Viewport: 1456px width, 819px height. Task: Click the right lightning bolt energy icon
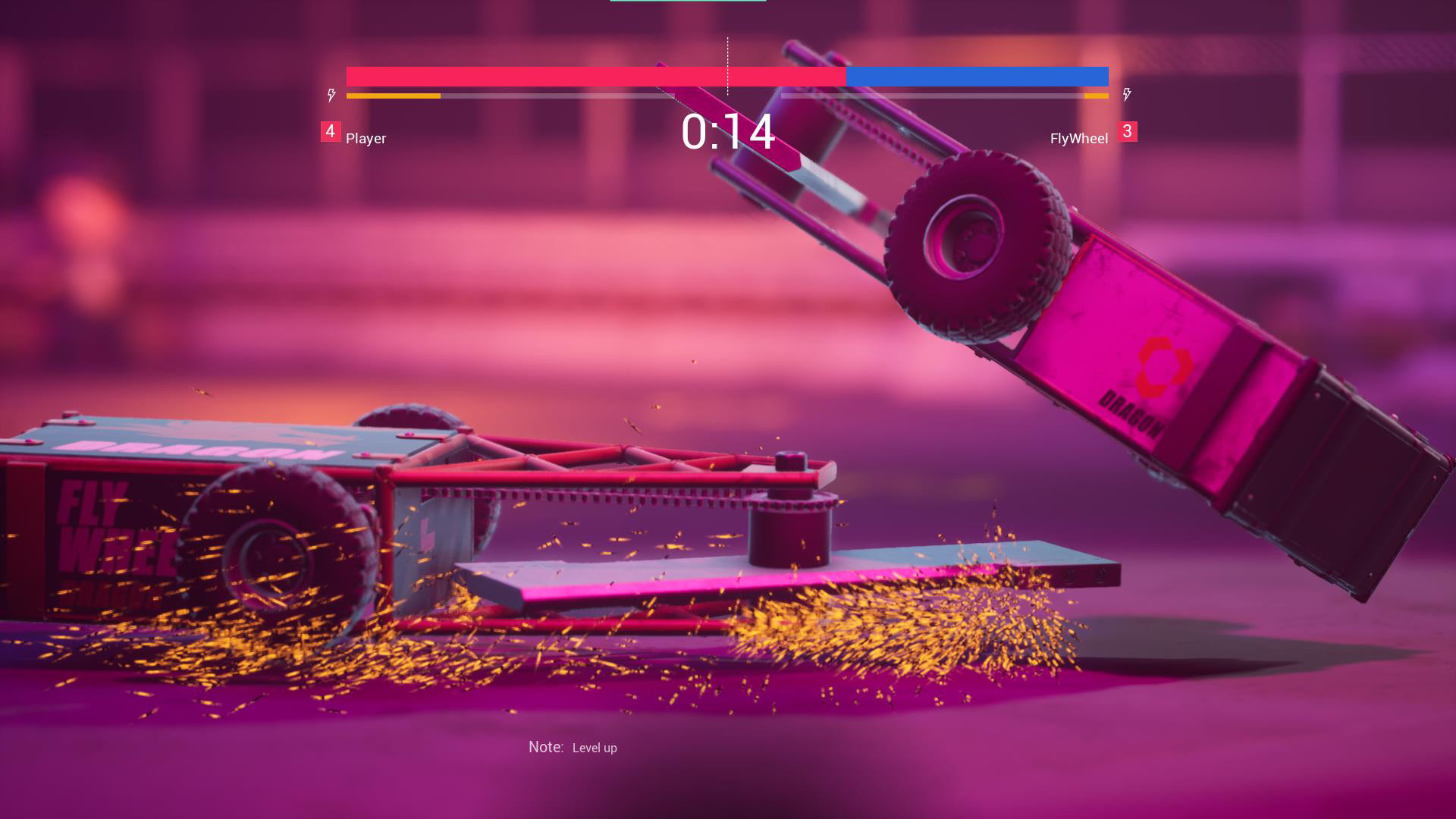(x=1127, y=94)
